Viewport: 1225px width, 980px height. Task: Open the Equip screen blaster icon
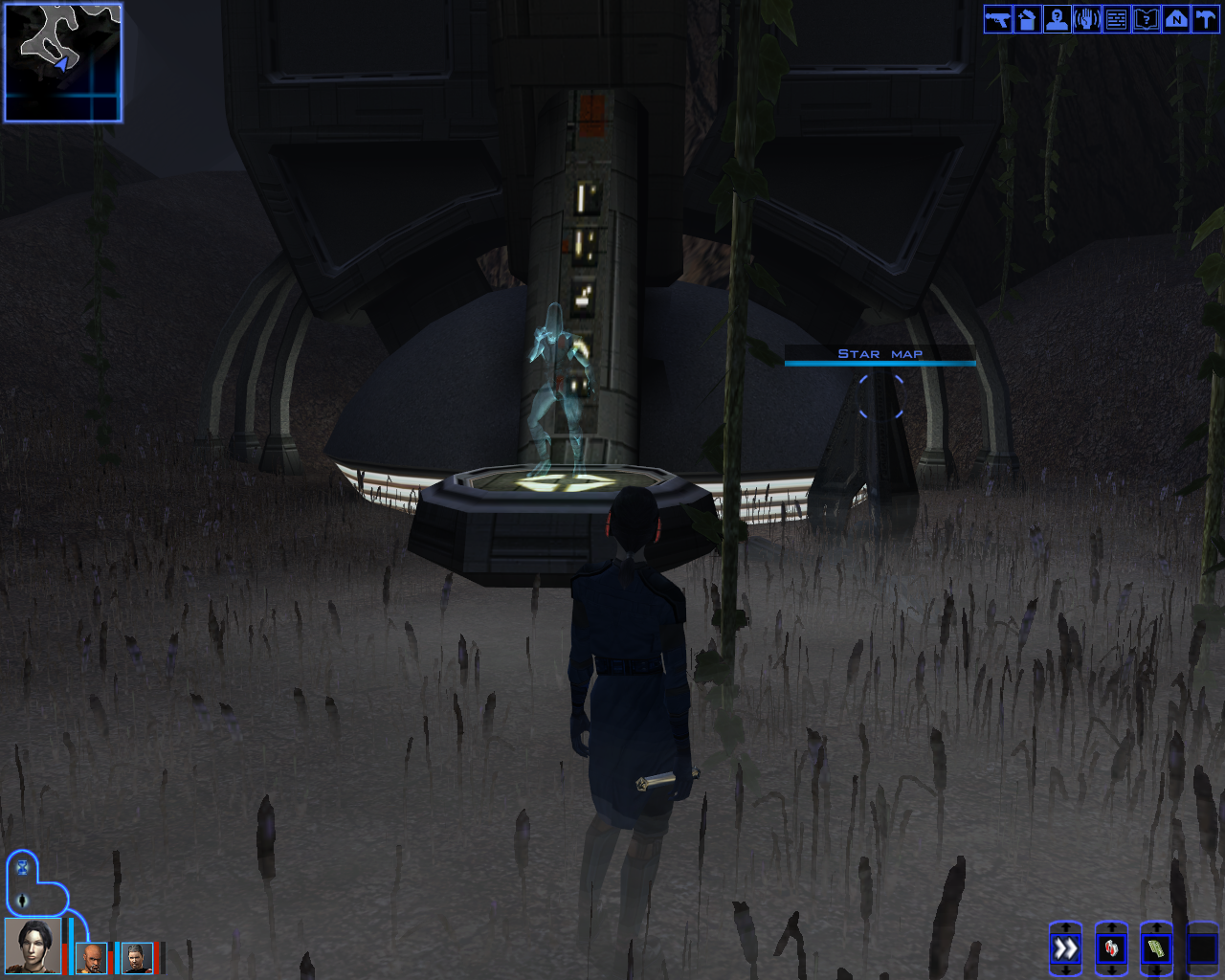[x=996, y=19]
